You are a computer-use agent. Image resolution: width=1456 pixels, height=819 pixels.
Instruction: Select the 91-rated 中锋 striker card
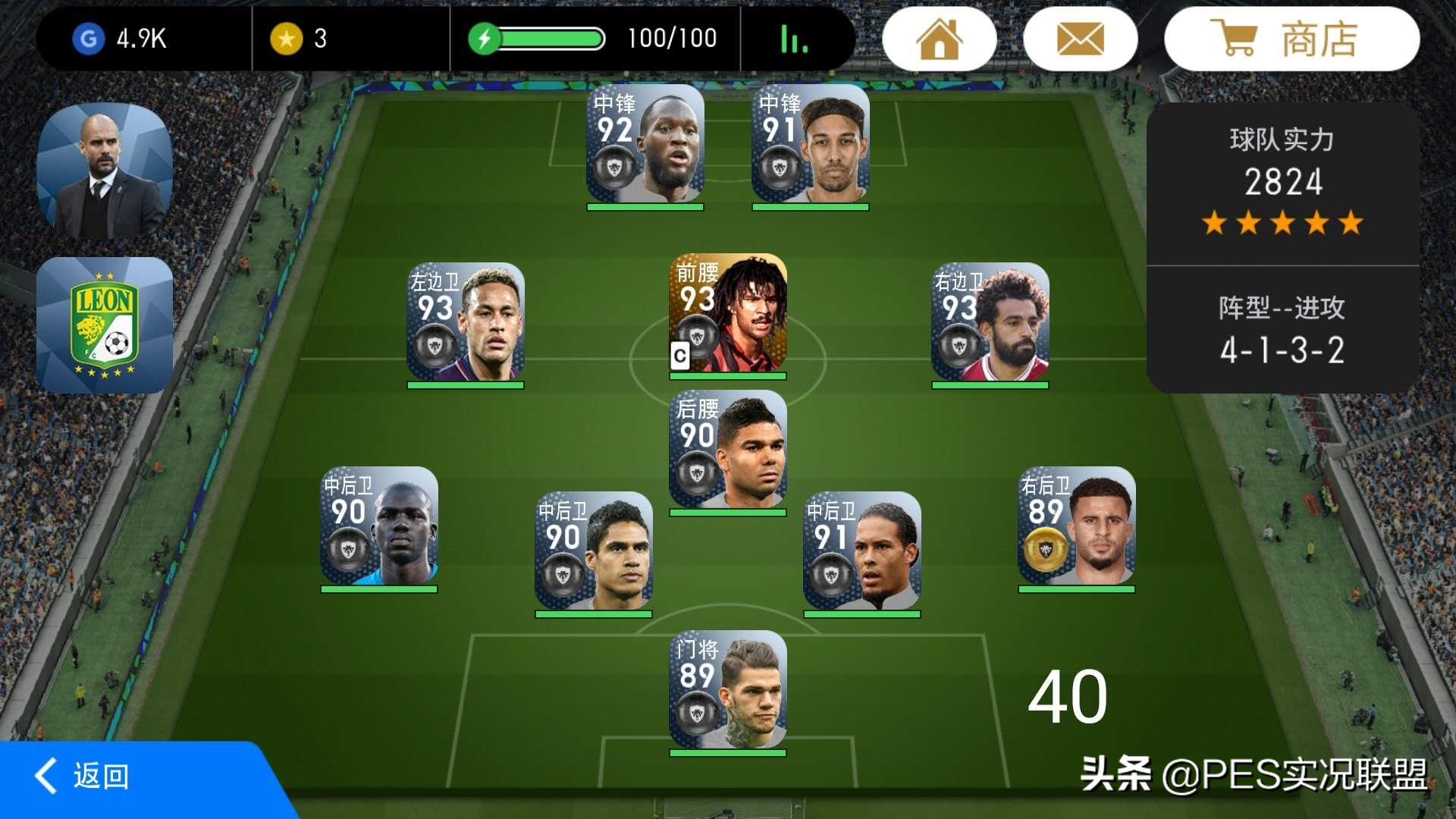pyautogui.click(x=810, y=145)
